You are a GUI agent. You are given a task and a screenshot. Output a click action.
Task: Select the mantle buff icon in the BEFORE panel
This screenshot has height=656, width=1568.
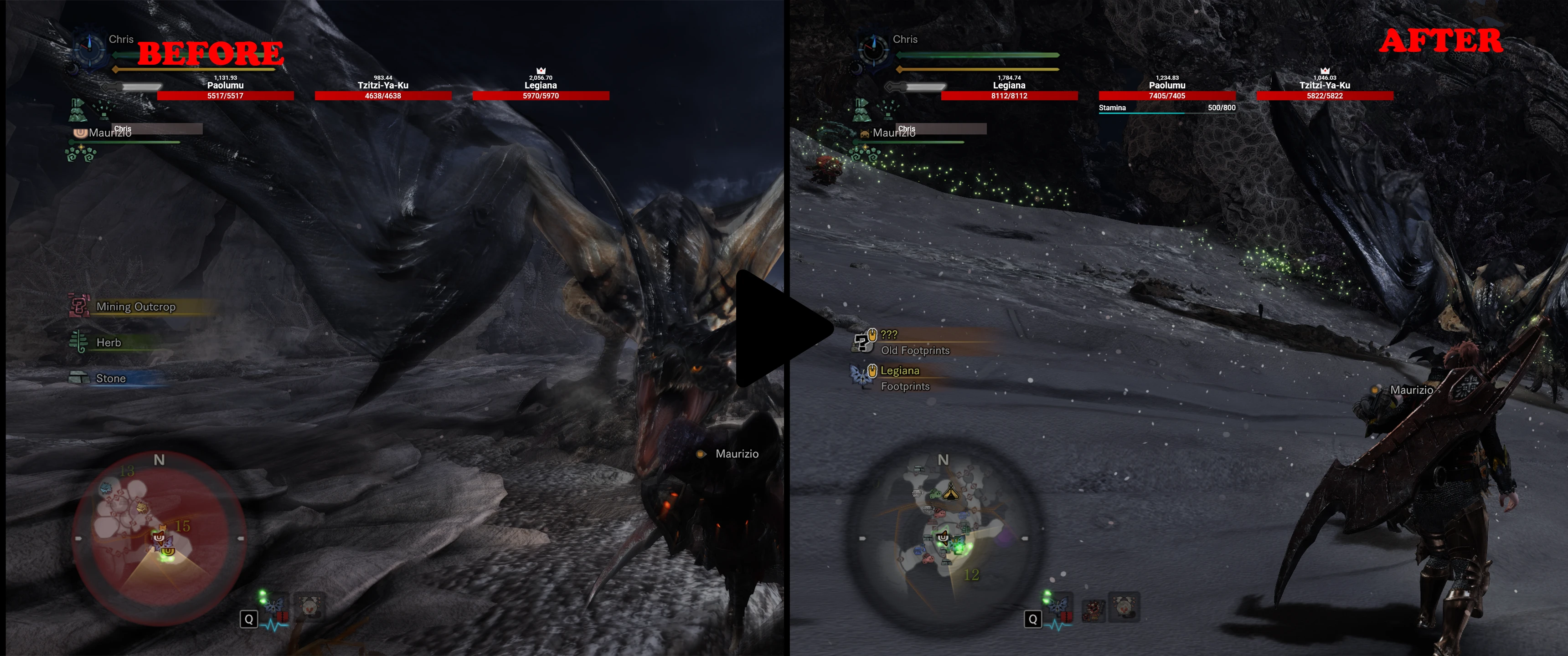(77, 110)
